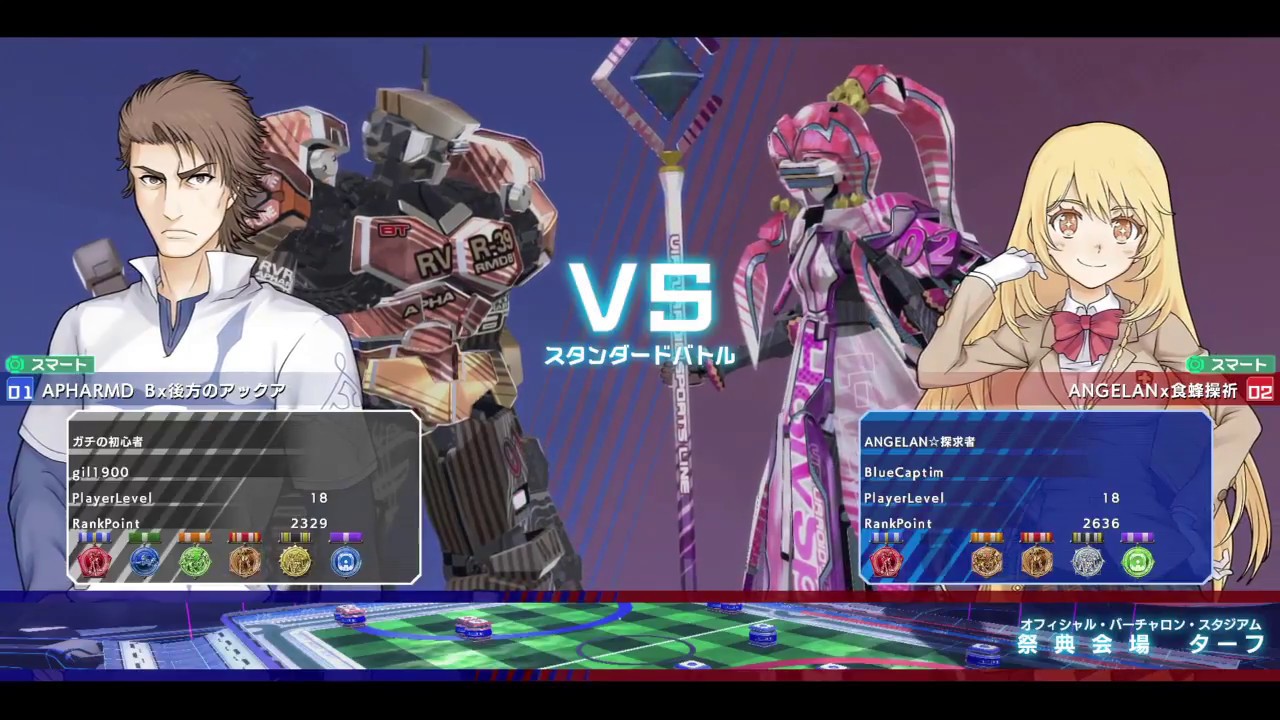Select gil1900's red medal icon
This screenshot has width=1280, height=720.
(x=95, y=561)
